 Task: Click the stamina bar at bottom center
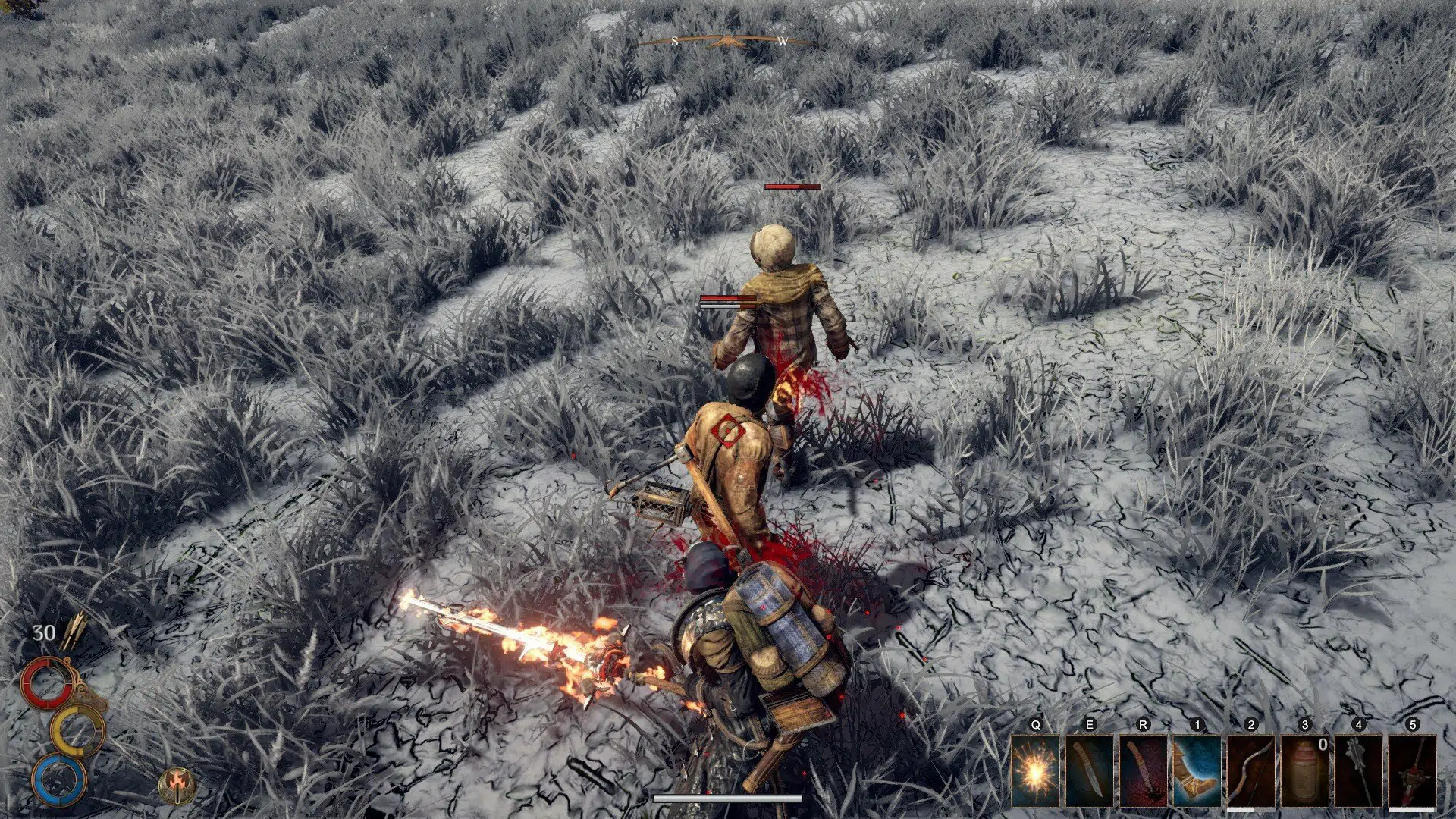click(x=728, y=797)
